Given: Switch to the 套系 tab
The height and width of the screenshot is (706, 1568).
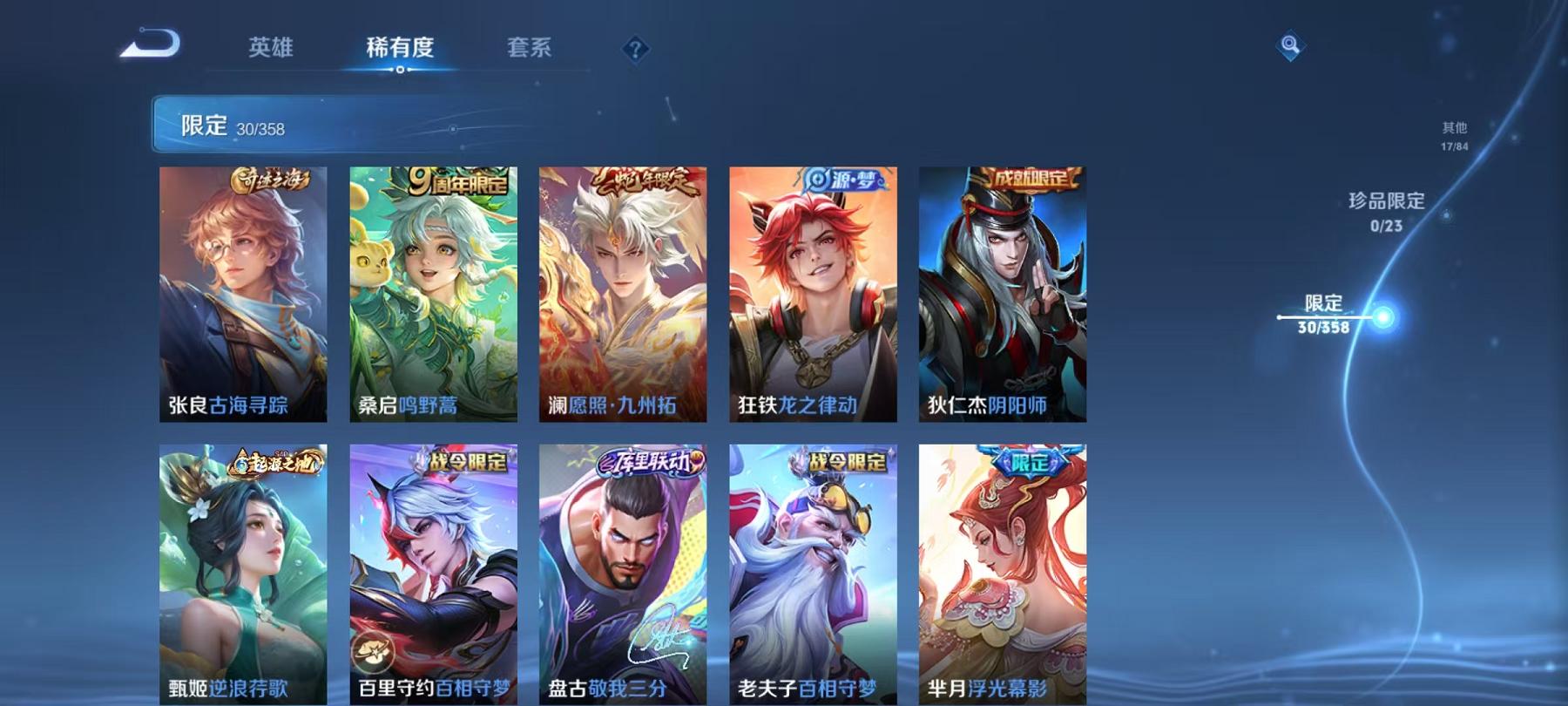Looking at the screenshot, I should coord(531,50).
